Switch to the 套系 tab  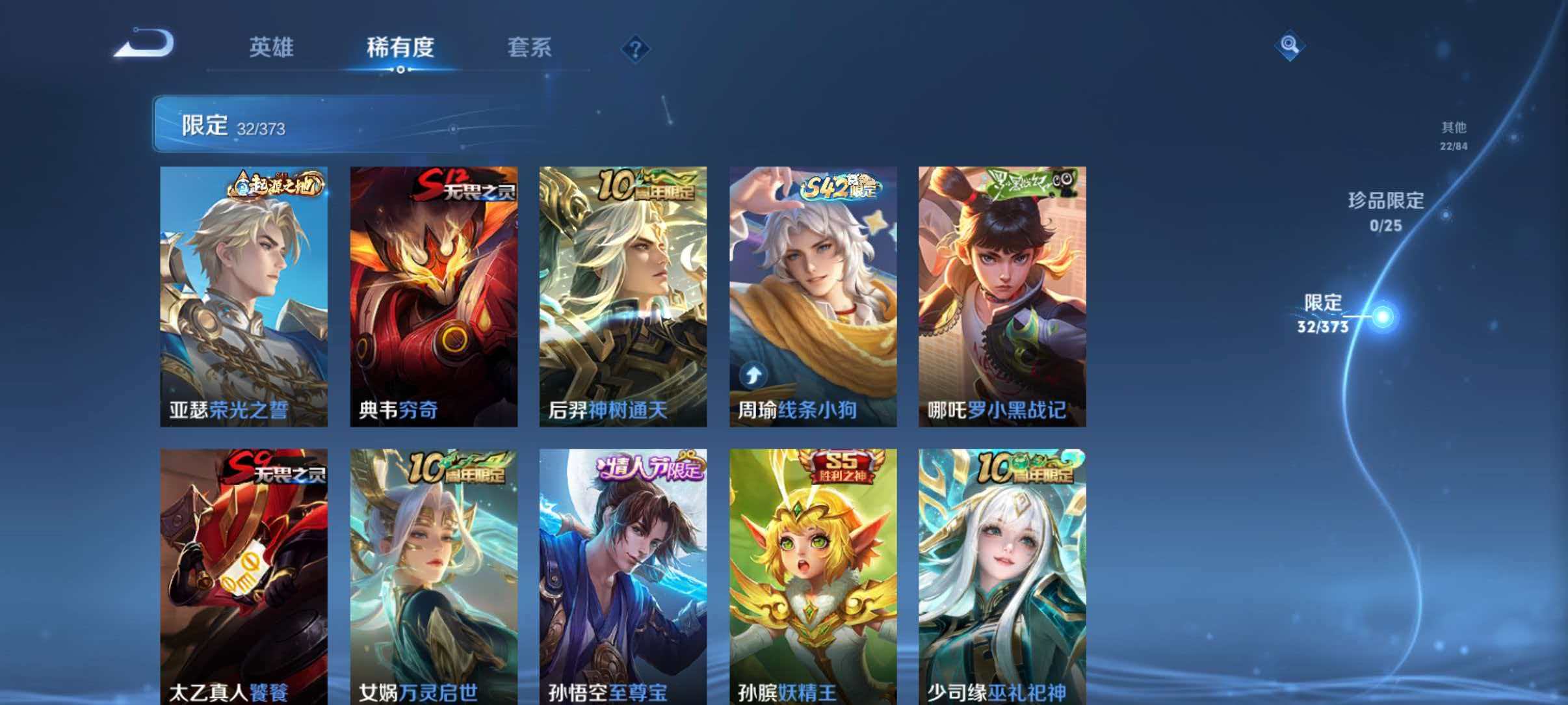coord(531,48)
